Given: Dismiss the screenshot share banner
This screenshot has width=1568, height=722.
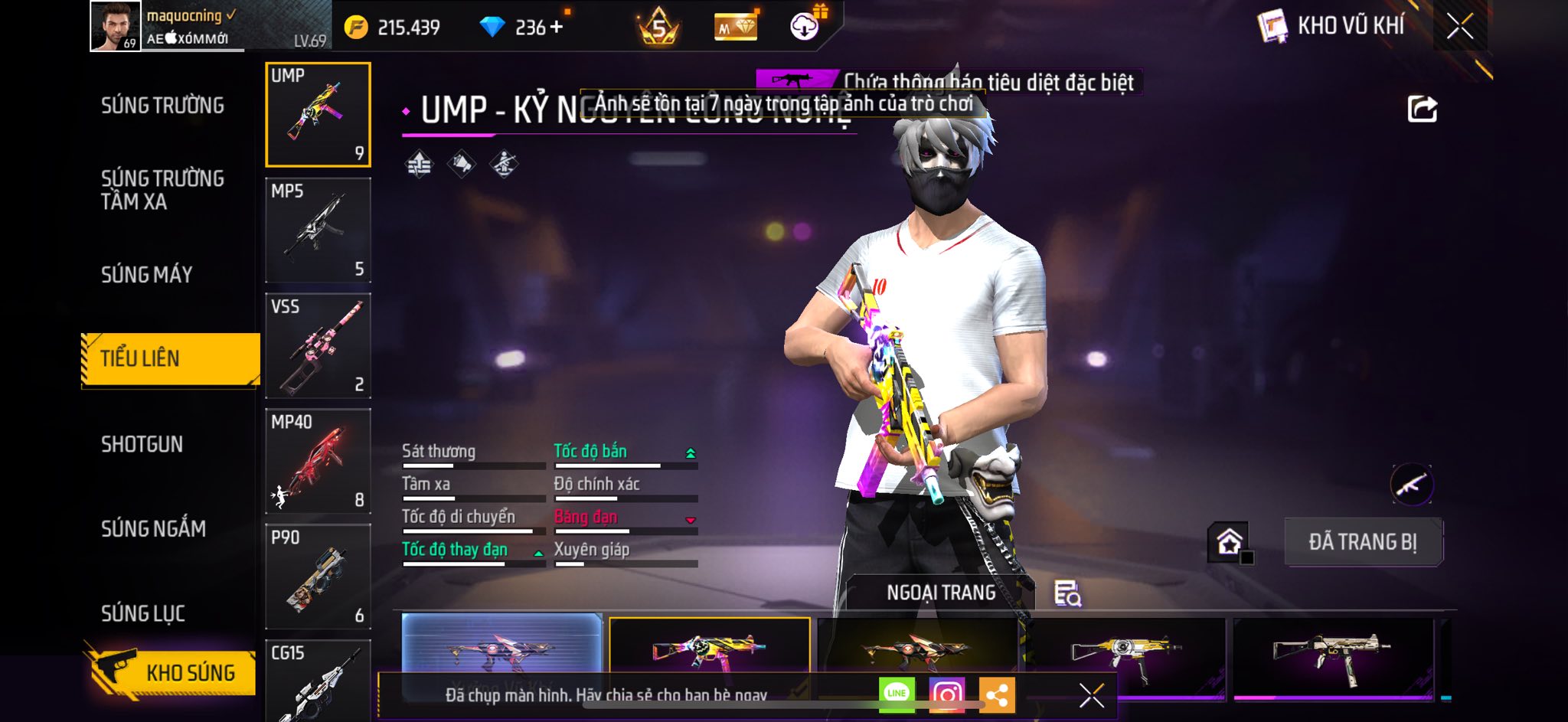Looking at the screenshot, I should tap(1091, 695).
